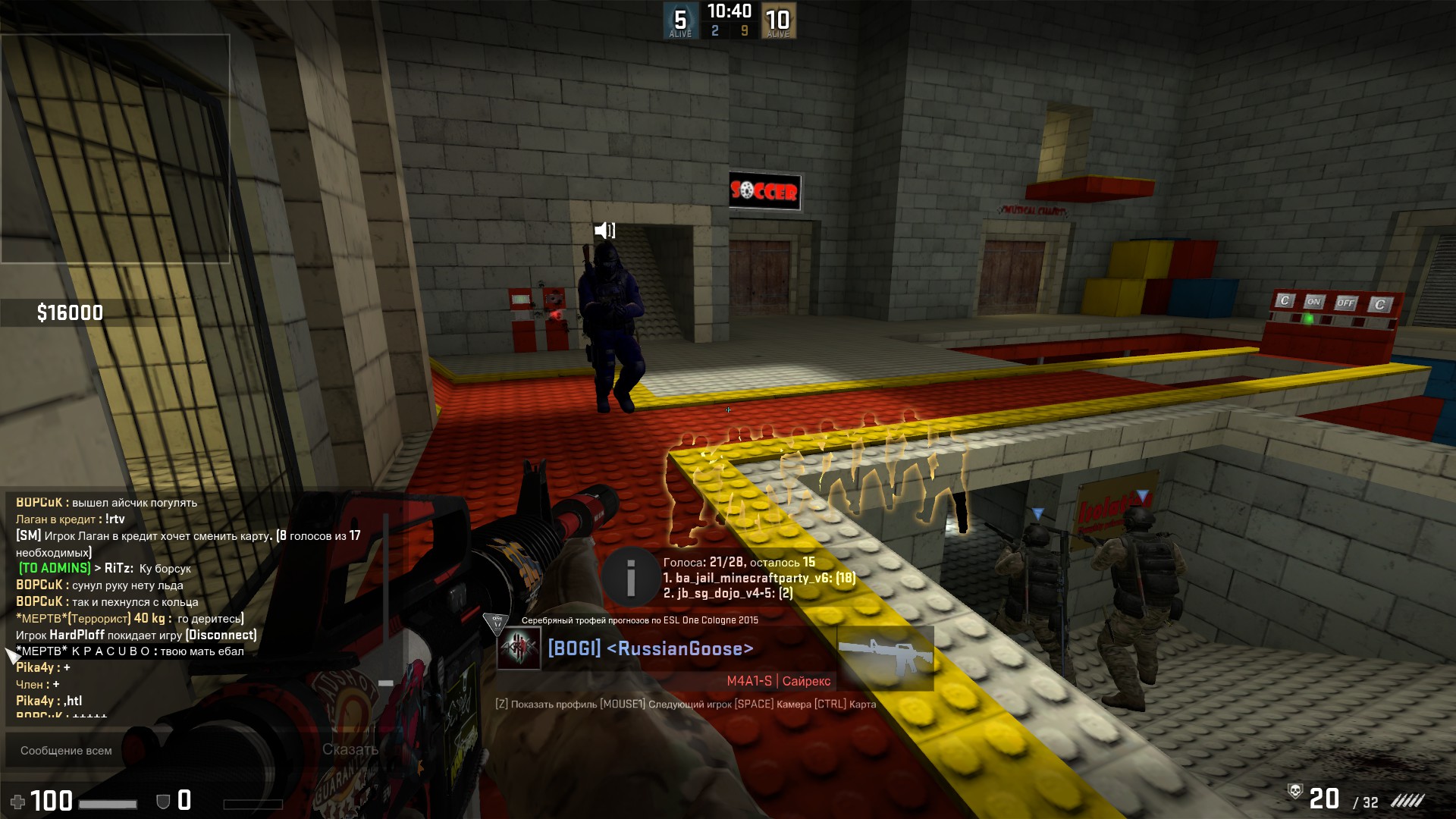
Task: Choose the jb_sg_dojo_v4-5 map option
Action: click(728, 593)
